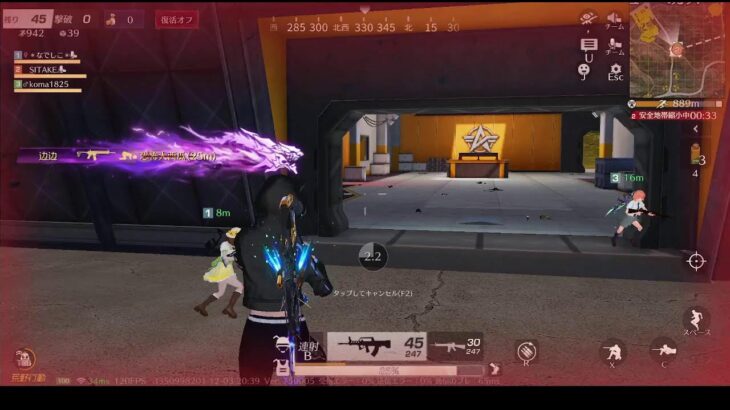Toggle the team speaker audio icon
Image resolution: width=730 pixels, height=410 pixels.
(x=615, y=19)
